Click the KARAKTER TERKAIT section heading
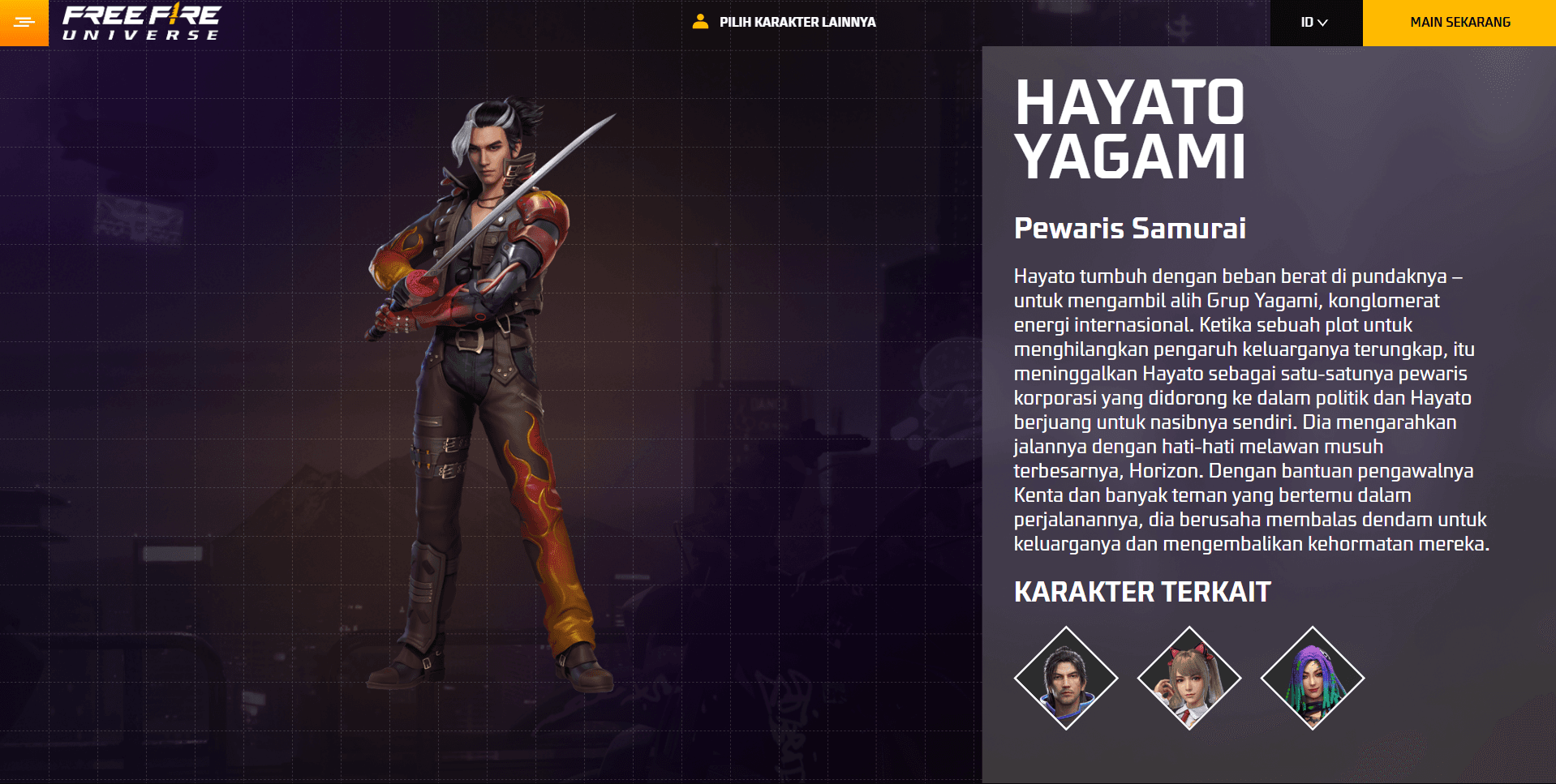The width and height of the screenshot is (1556, 784). [1141, 592]
